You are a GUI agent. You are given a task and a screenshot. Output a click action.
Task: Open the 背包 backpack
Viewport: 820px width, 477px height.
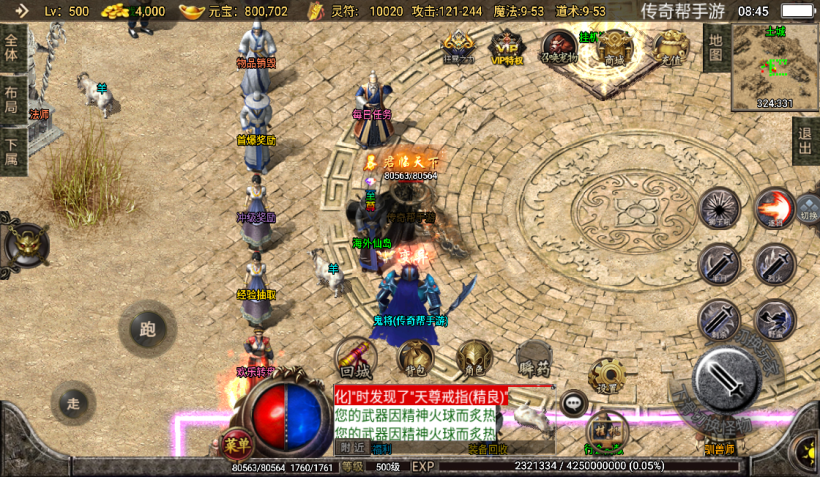pos(415,357)
